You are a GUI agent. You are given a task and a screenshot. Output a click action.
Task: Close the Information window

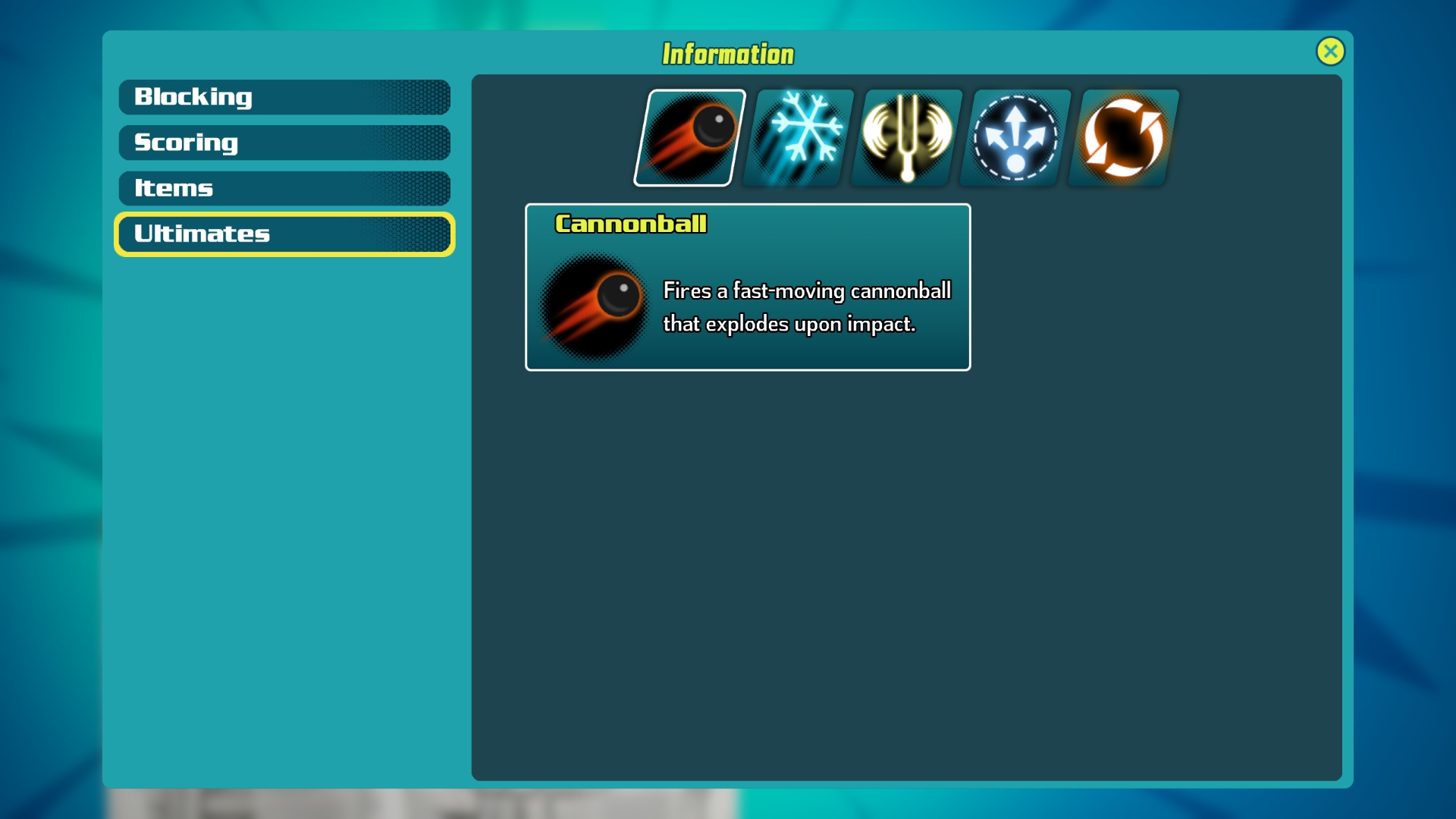point(1330,52)
